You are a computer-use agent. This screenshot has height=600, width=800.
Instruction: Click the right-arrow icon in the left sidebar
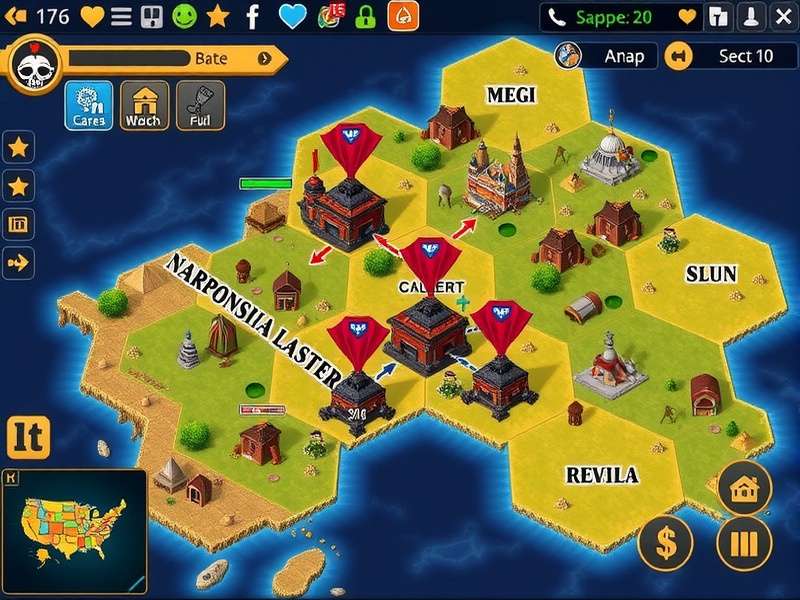(19, 263)
